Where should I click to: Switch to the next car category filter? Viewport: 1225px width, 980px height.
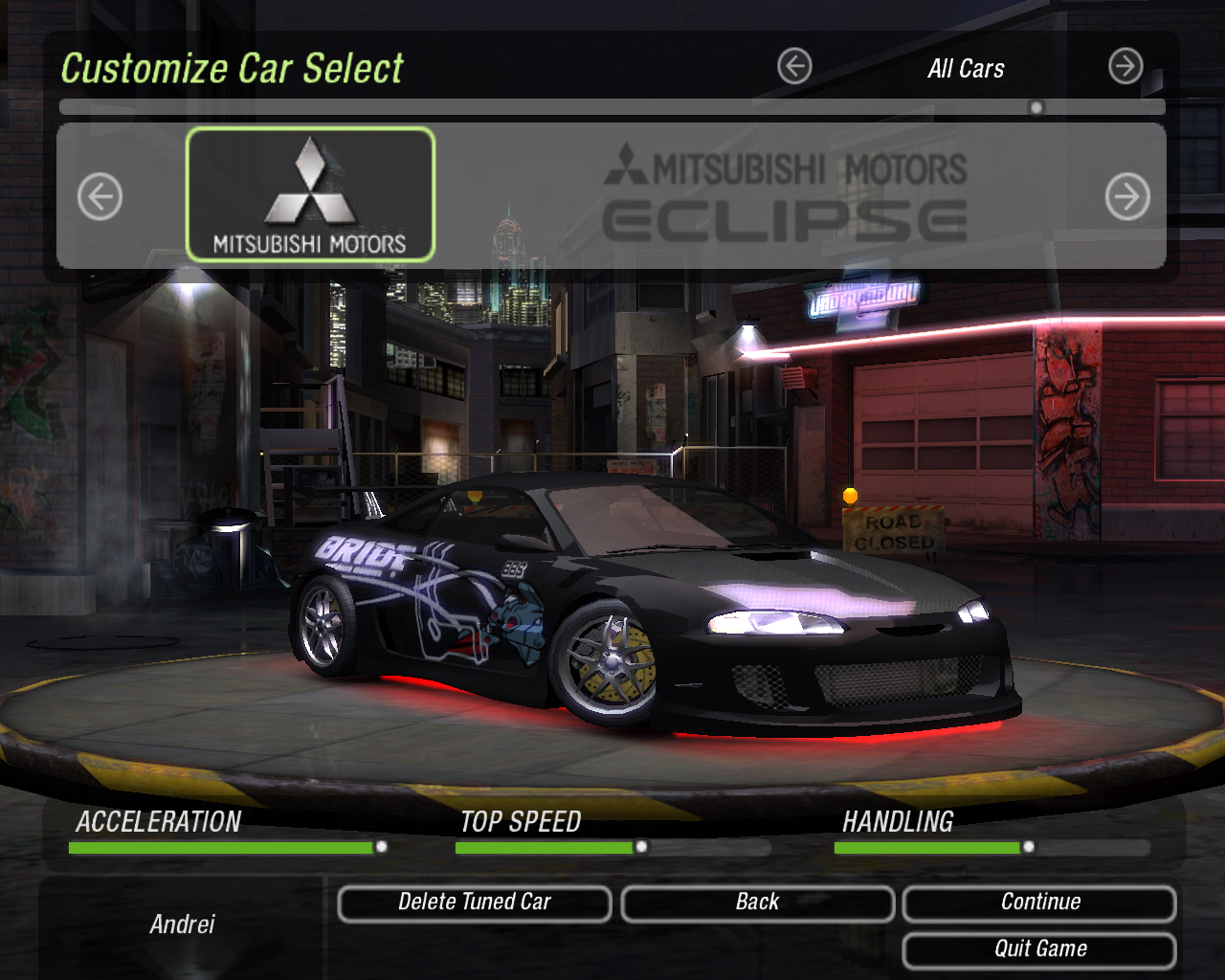(1125, 67)
